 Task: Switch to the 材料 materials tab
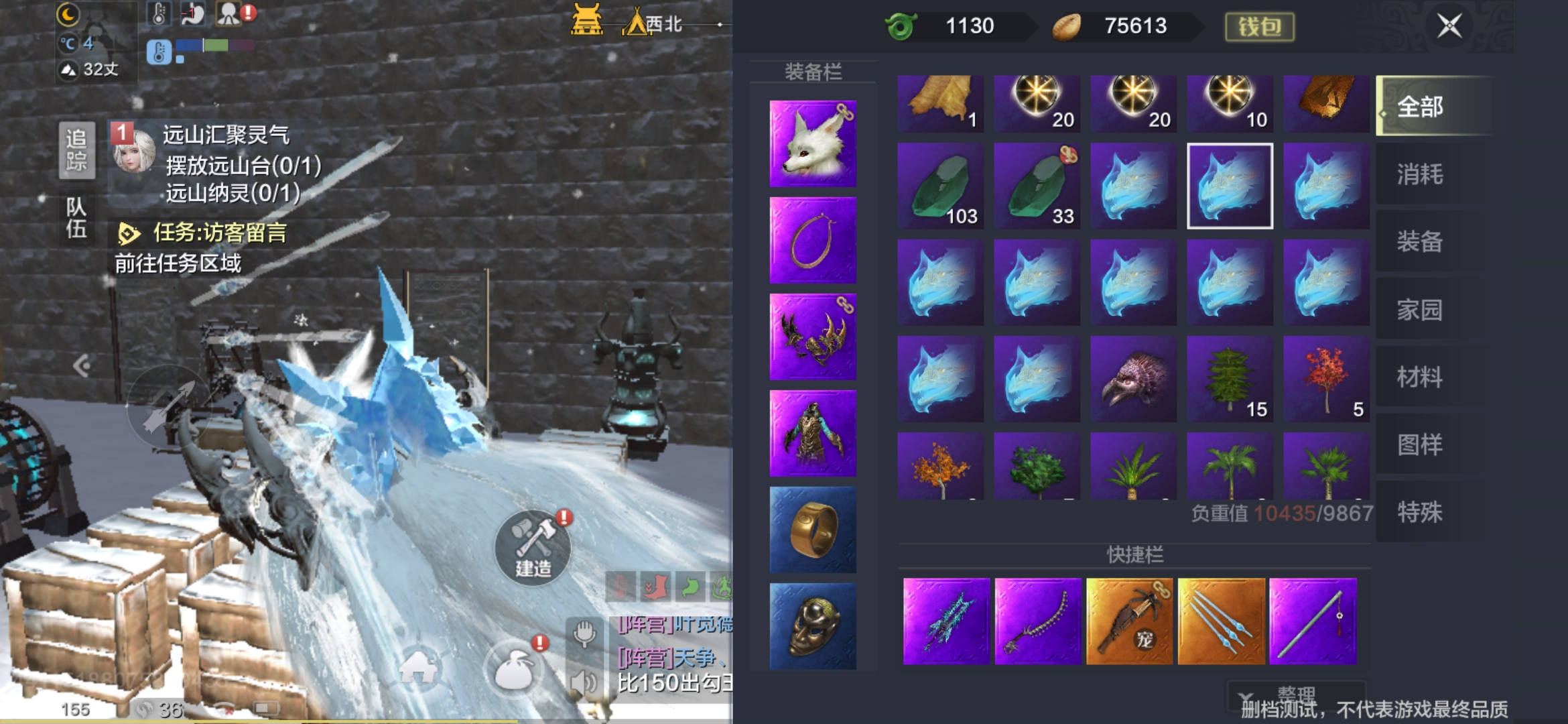tap(1419, 377)
